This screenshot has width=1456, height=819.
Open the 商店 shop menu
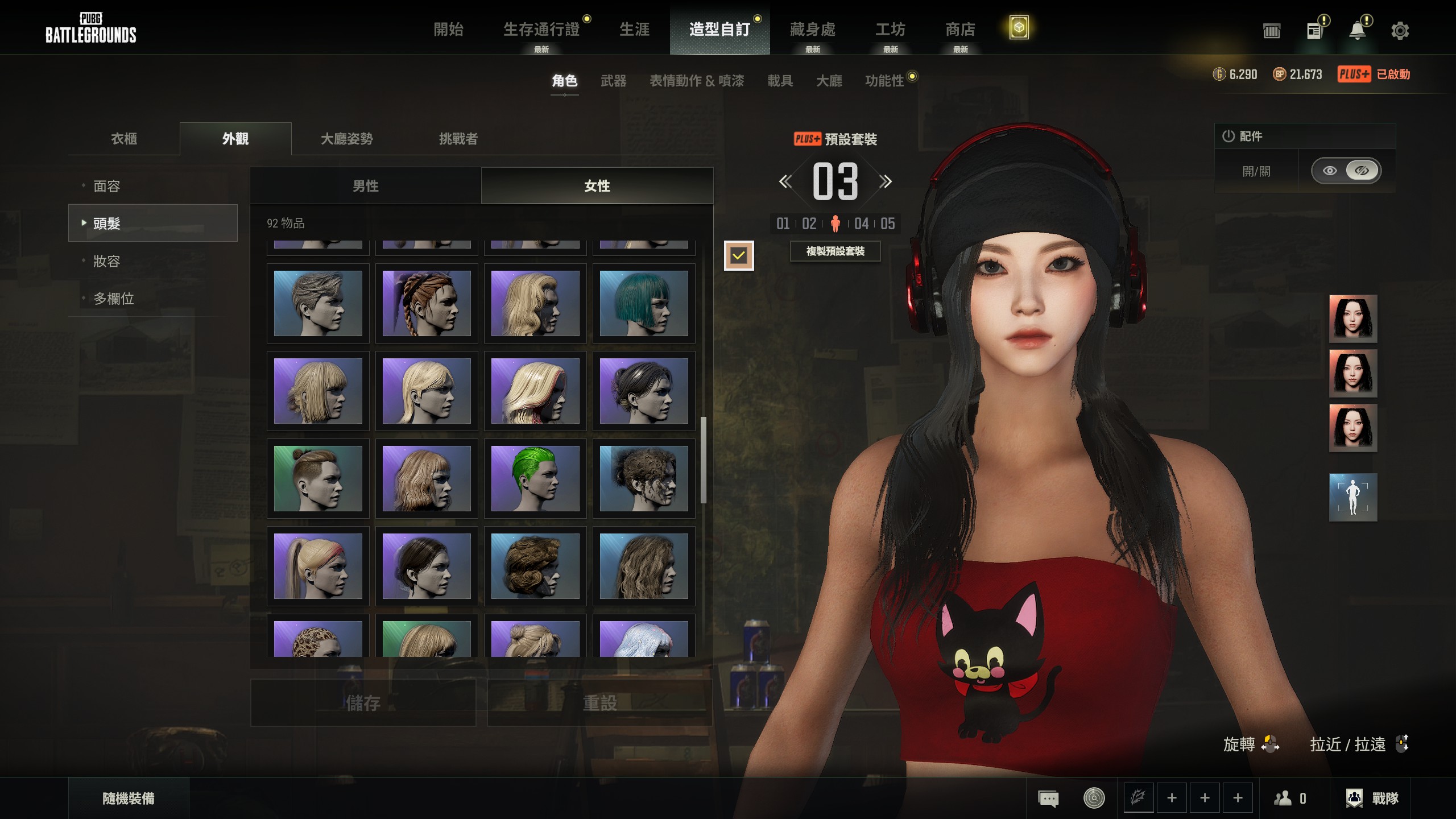[960, 30]
